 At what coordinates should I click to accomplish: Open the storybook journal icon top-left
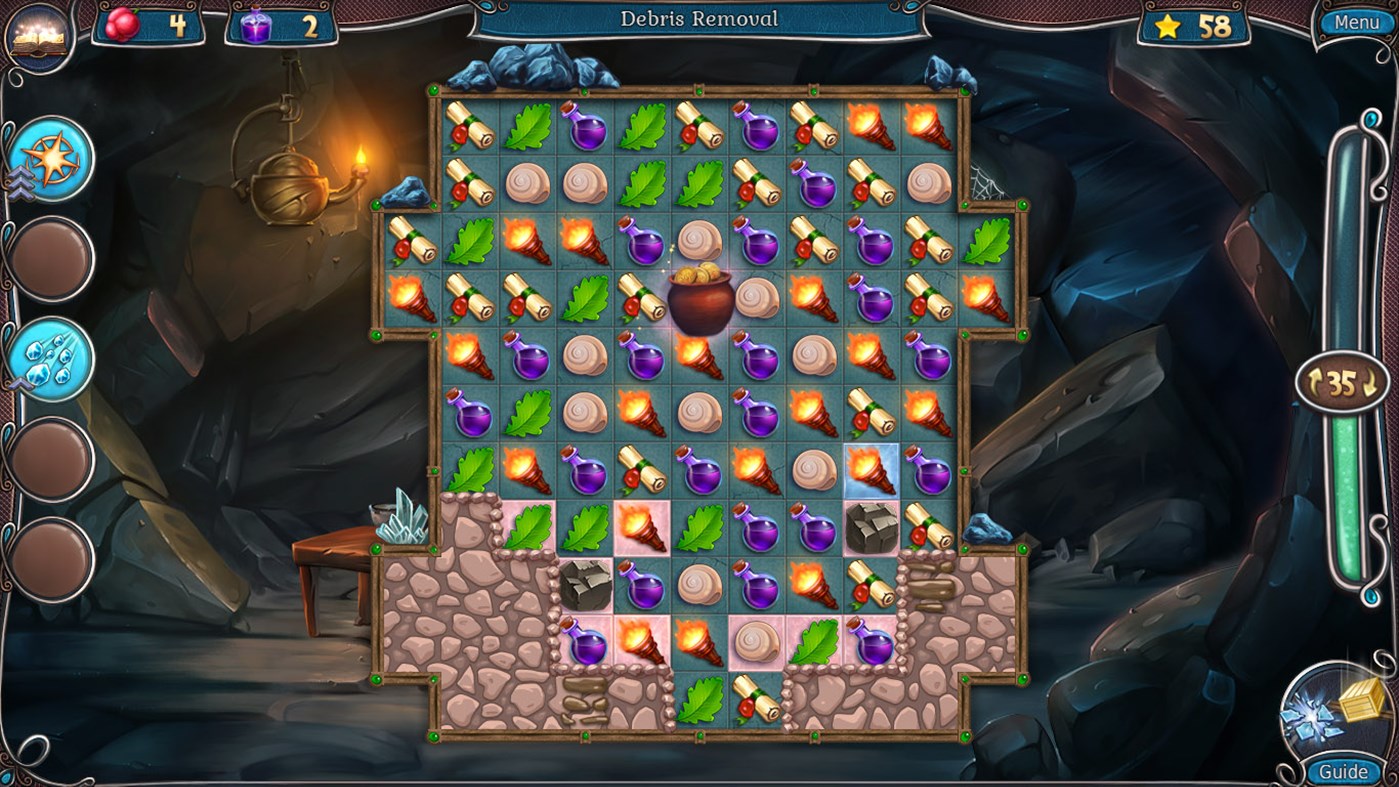point(36,35)
